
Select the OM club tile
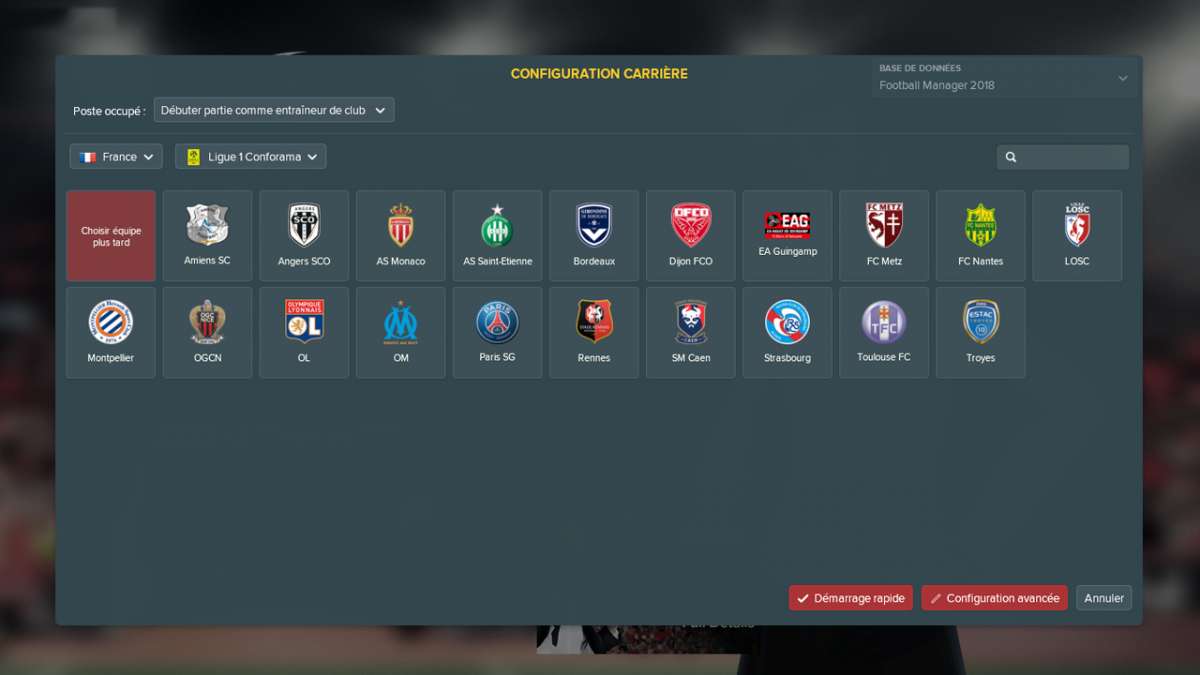tap(401, 333)
